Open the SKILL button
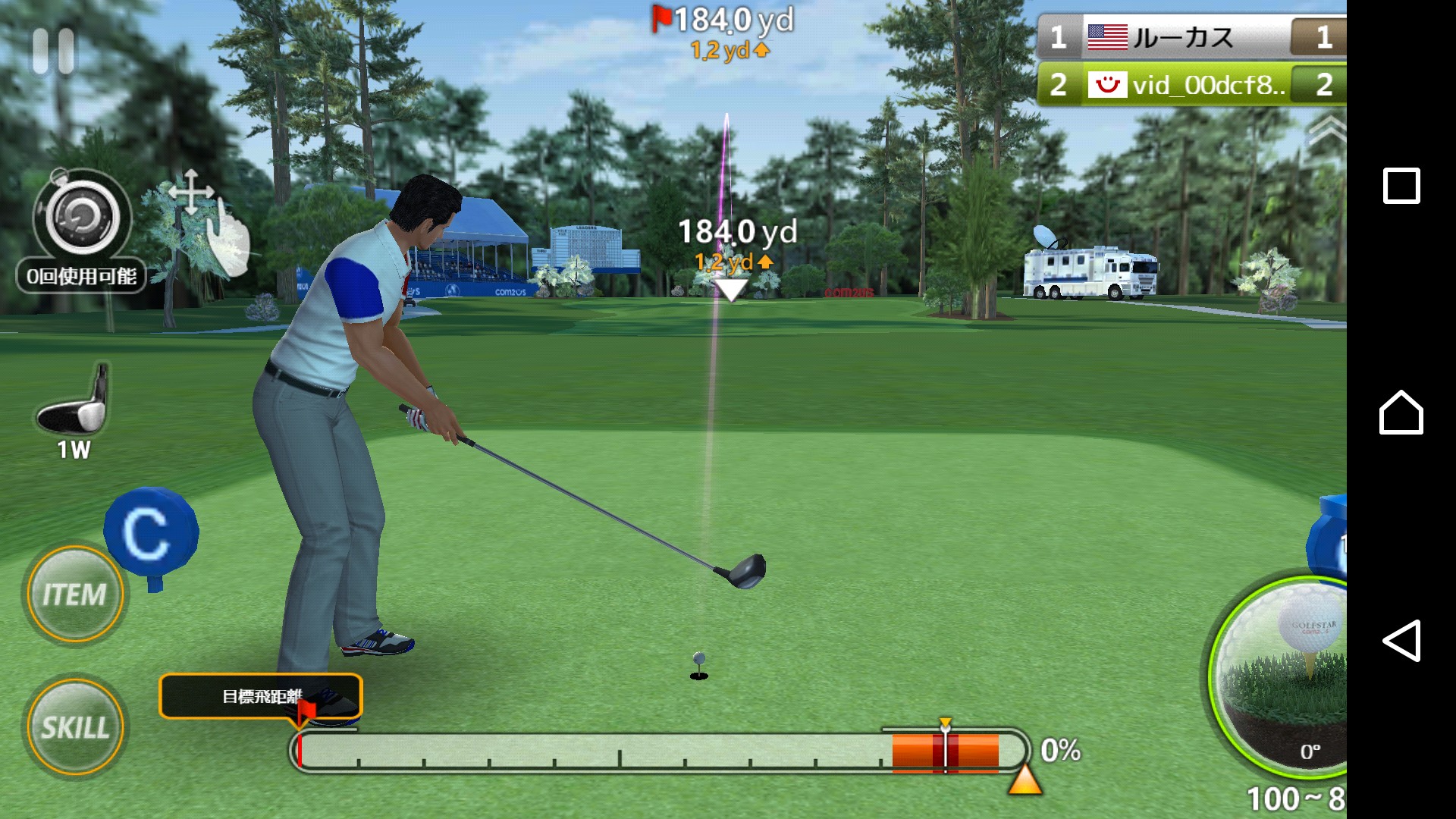 [x=74, y=726]
